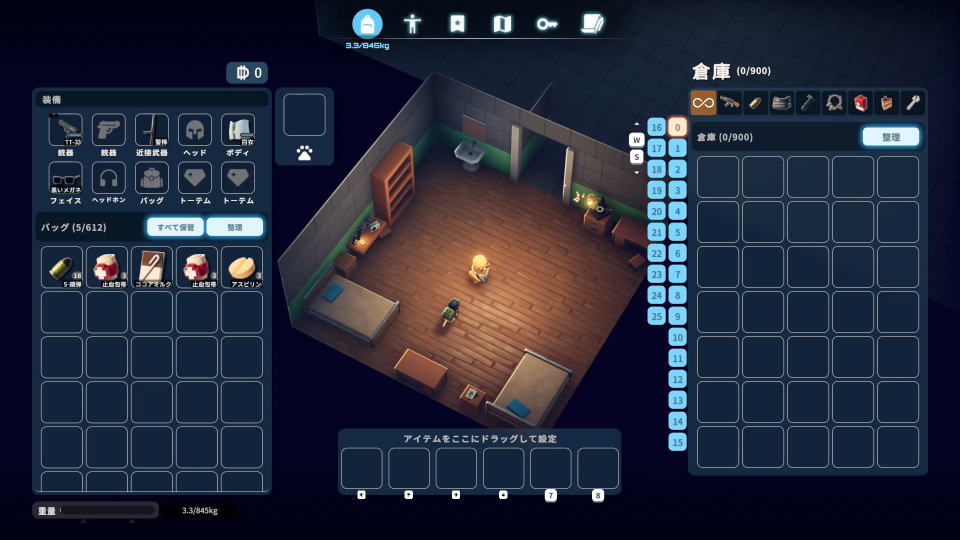The image size is (960, 540).
Task: Filter warehouse by rifle weapons category
Action: point(730,102)
